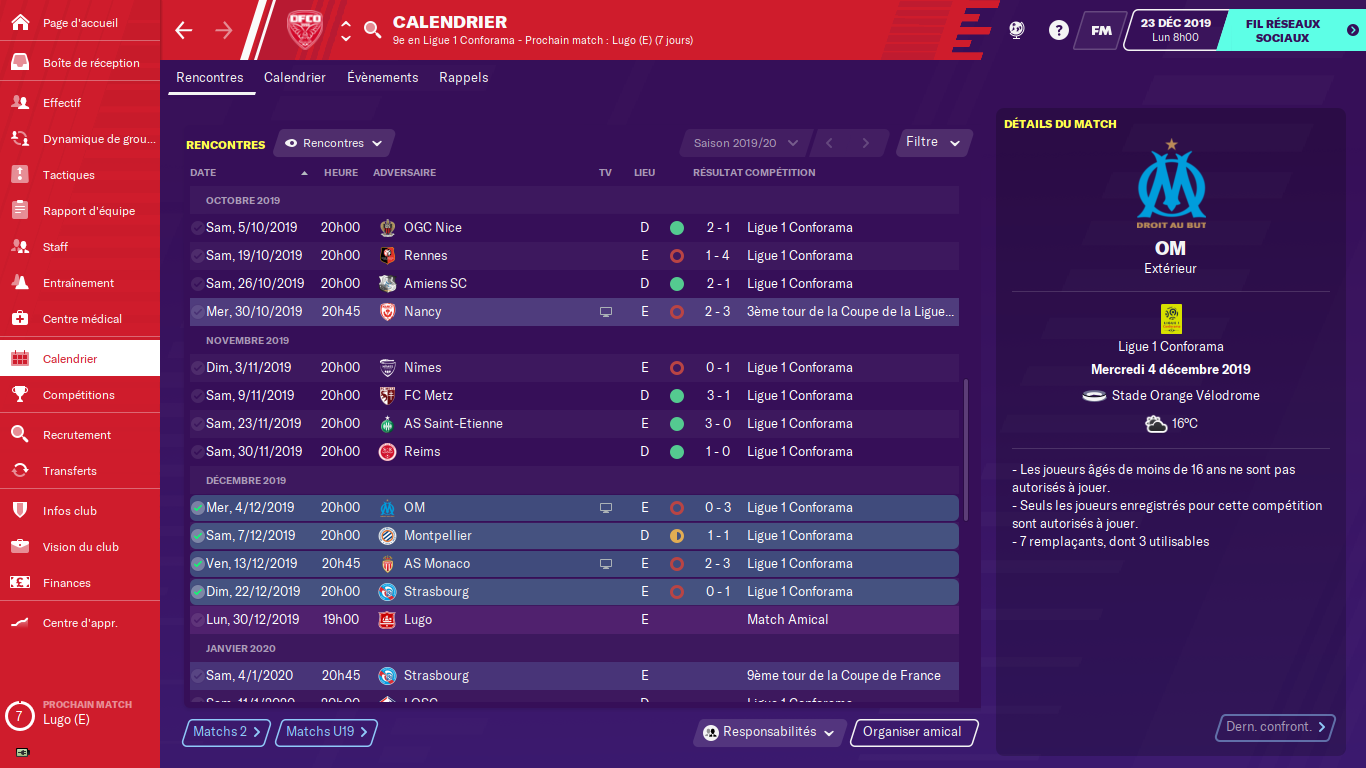The width and height of the screenshot is (1366, 768).
Task: Click the back arrow navigation button
Action: pos(183,30)
